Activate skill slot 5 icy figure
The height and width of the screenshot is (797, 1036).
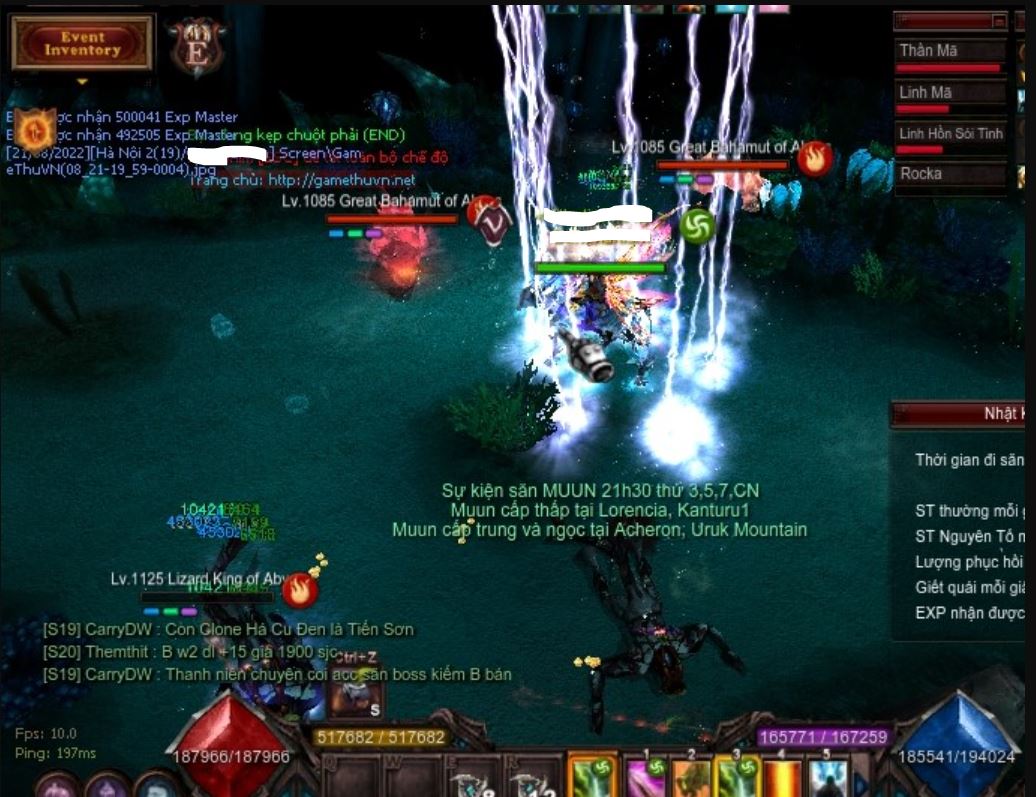829,778
